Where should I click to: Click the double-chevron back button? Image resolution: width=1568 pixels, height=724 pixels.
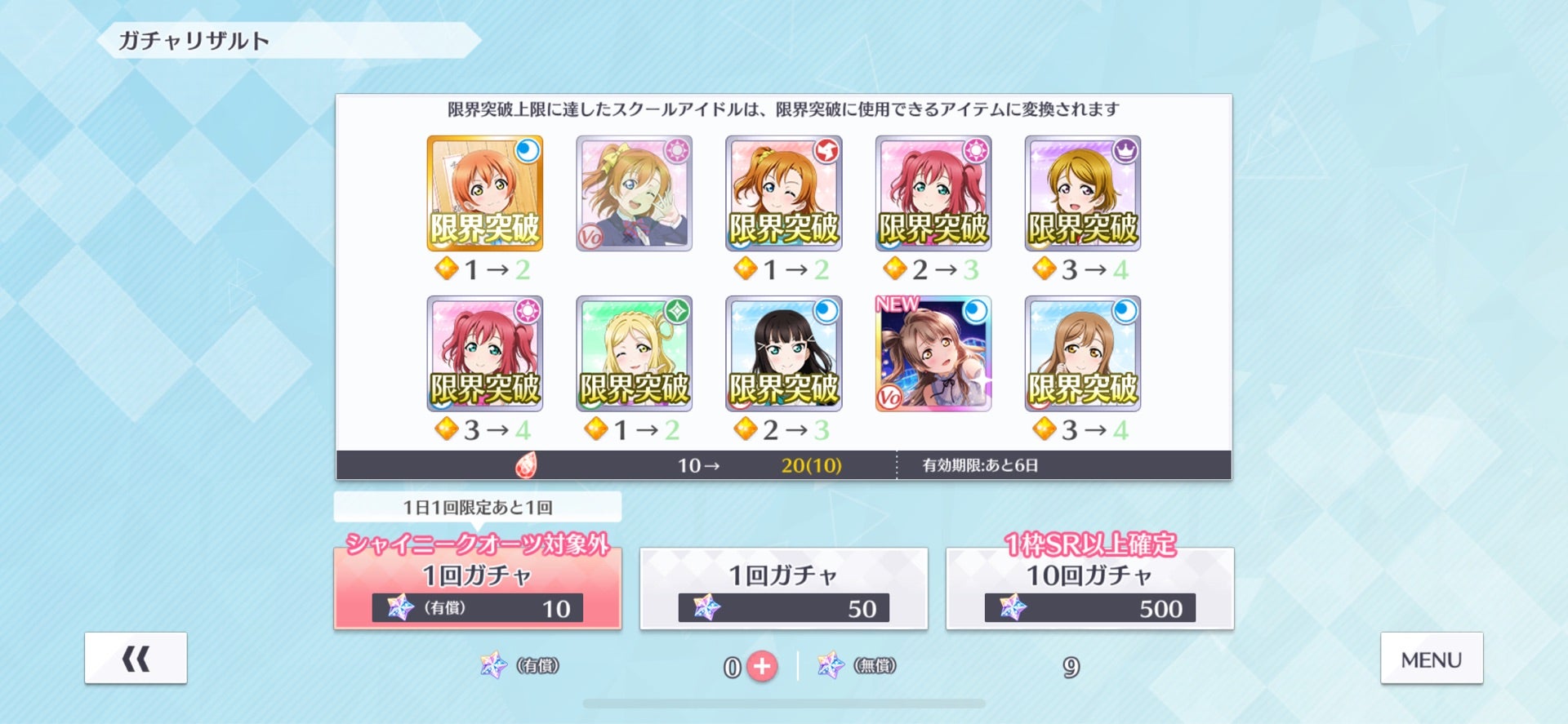(x=135, y=658)
